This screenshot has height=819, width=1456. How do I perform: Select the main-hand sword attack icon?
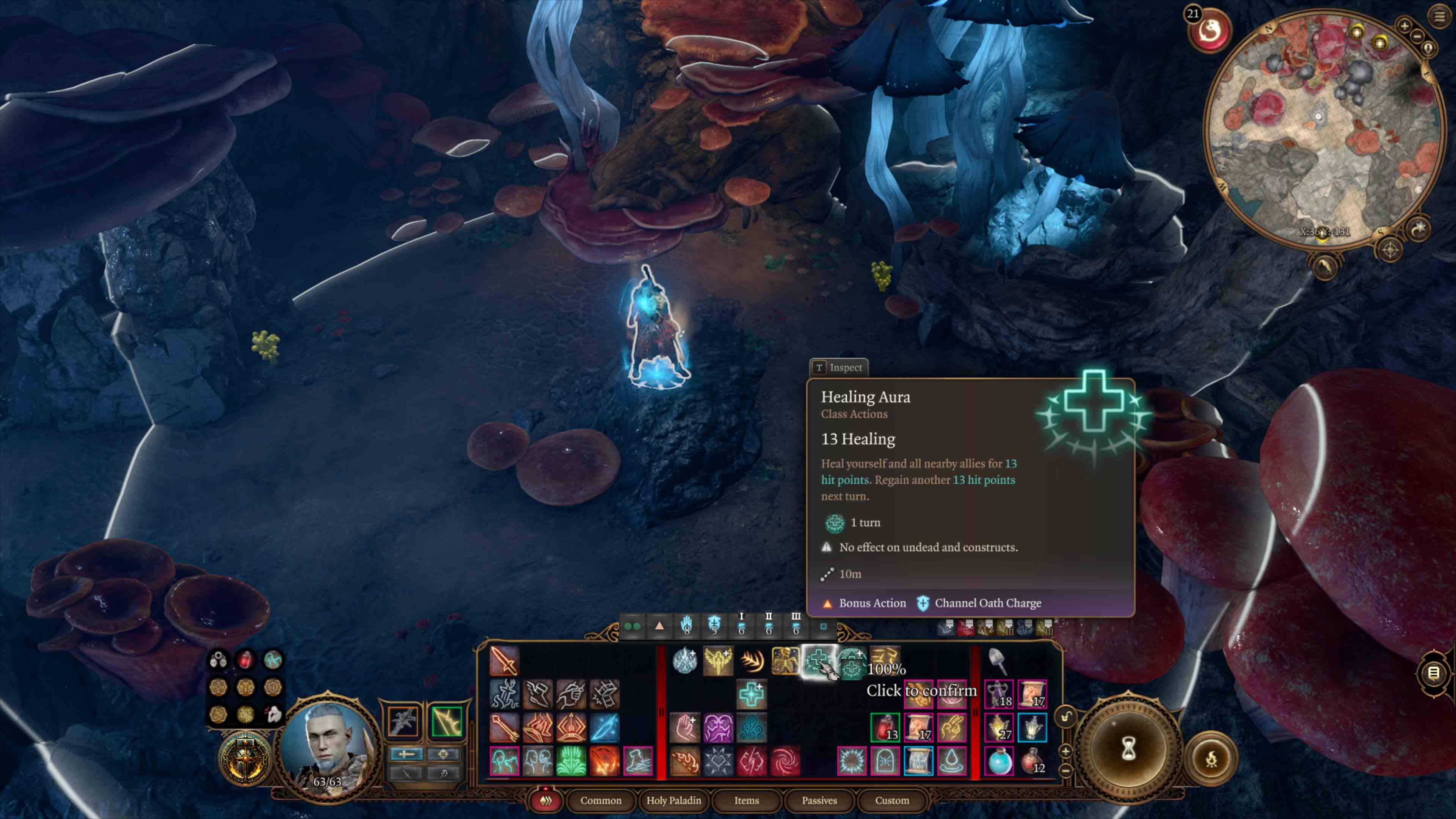[504, 661]
